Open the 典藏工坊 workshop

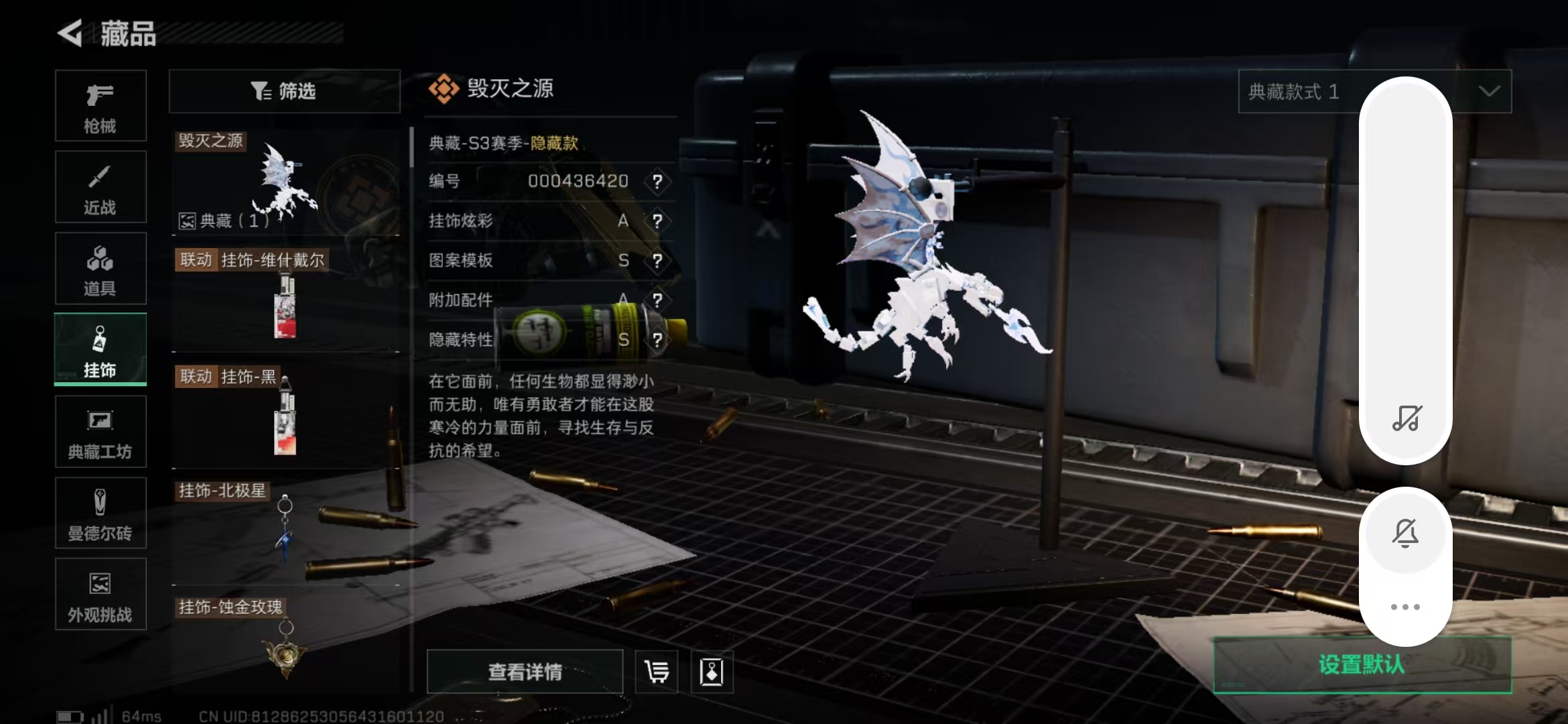(x=101, y=432)
